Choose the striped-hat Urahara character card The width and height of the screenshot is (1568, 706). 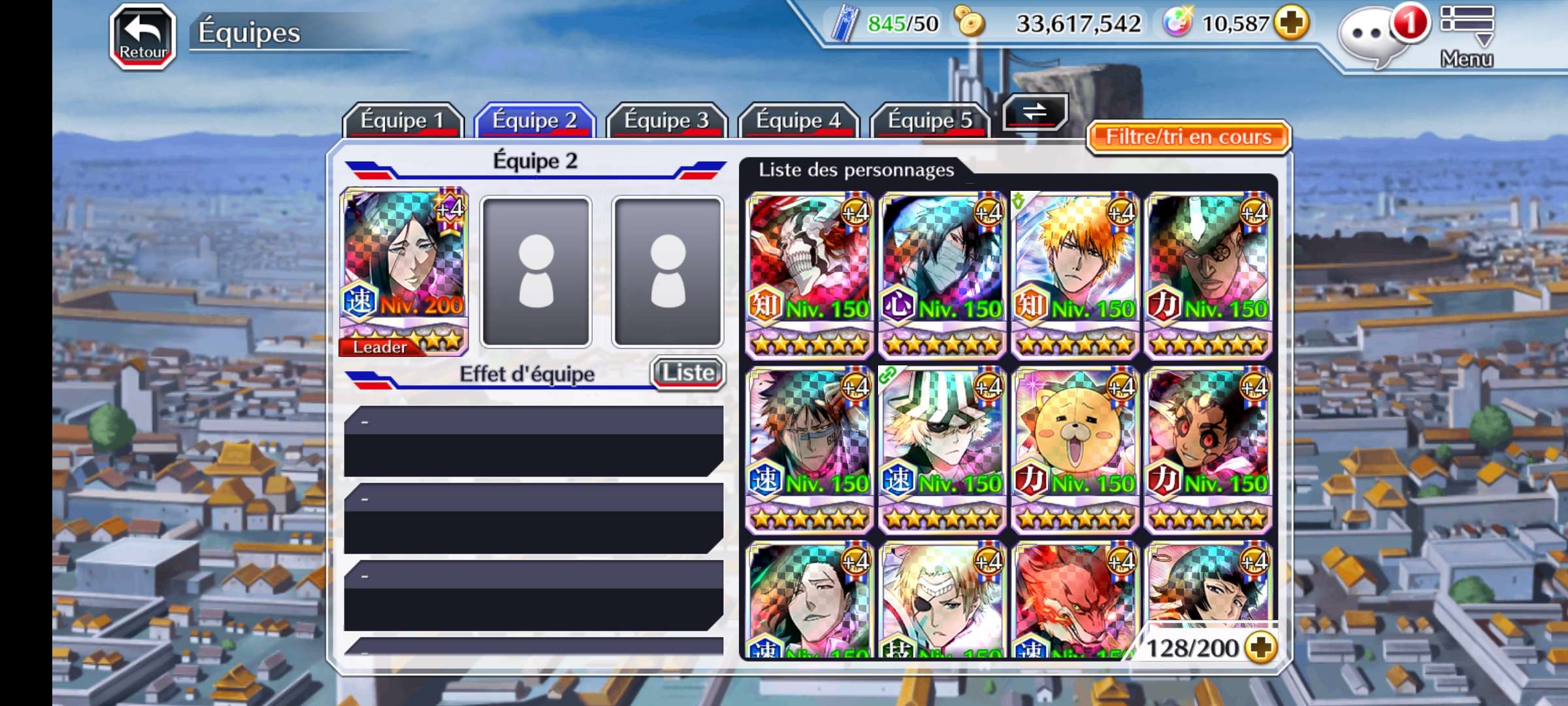(x=942, y=449)
